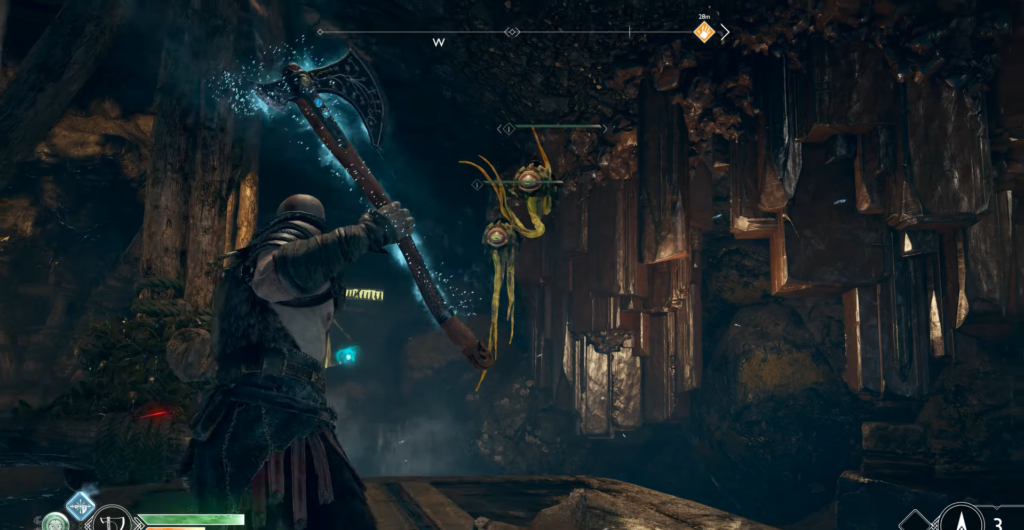Click the compass bar's W heading
The width and height of the screenshot is (1024, 530).
(x=438, y=43)
